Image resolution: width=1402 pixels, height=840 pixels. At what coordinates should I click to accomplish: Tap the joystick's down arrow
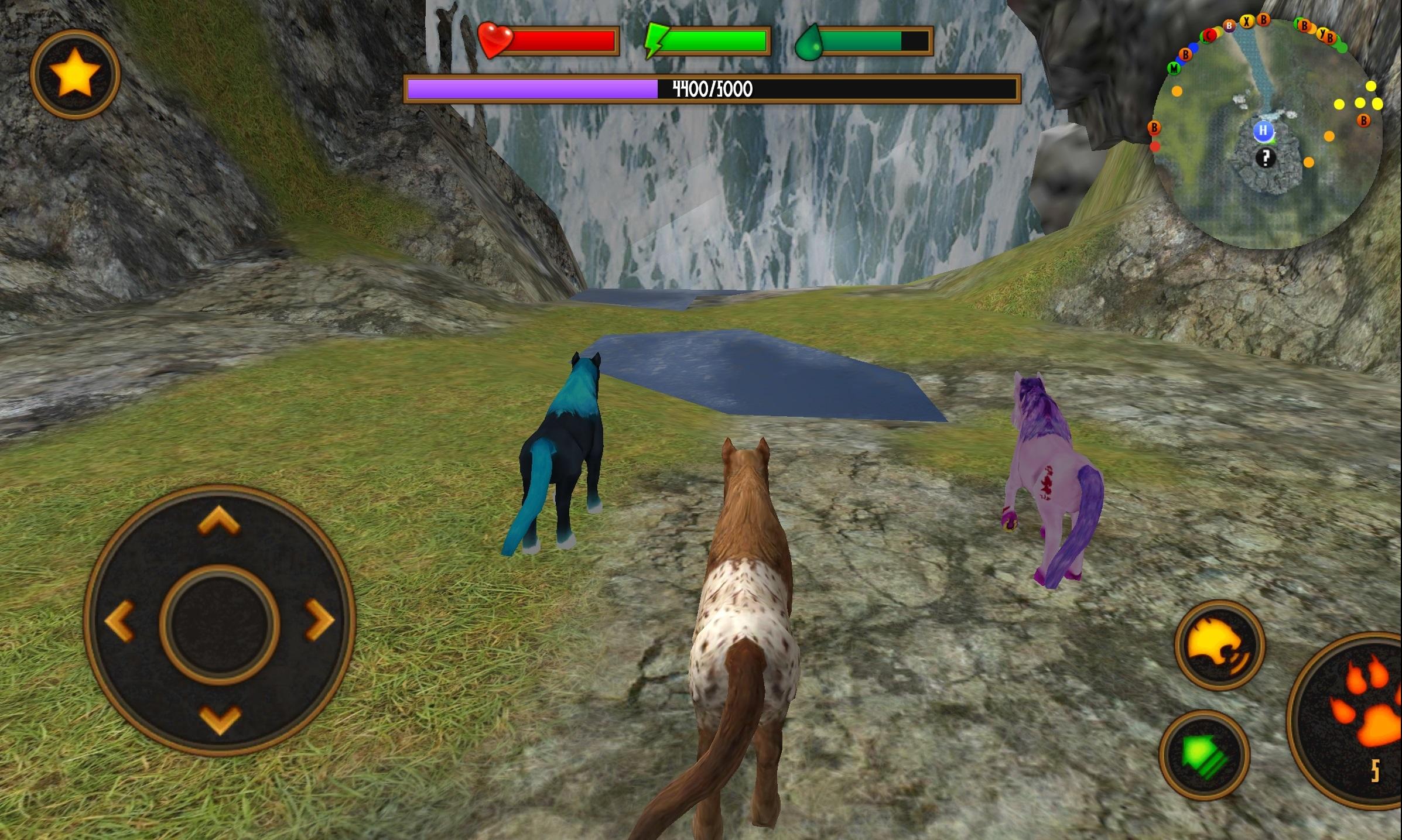(x=220, y=719)
